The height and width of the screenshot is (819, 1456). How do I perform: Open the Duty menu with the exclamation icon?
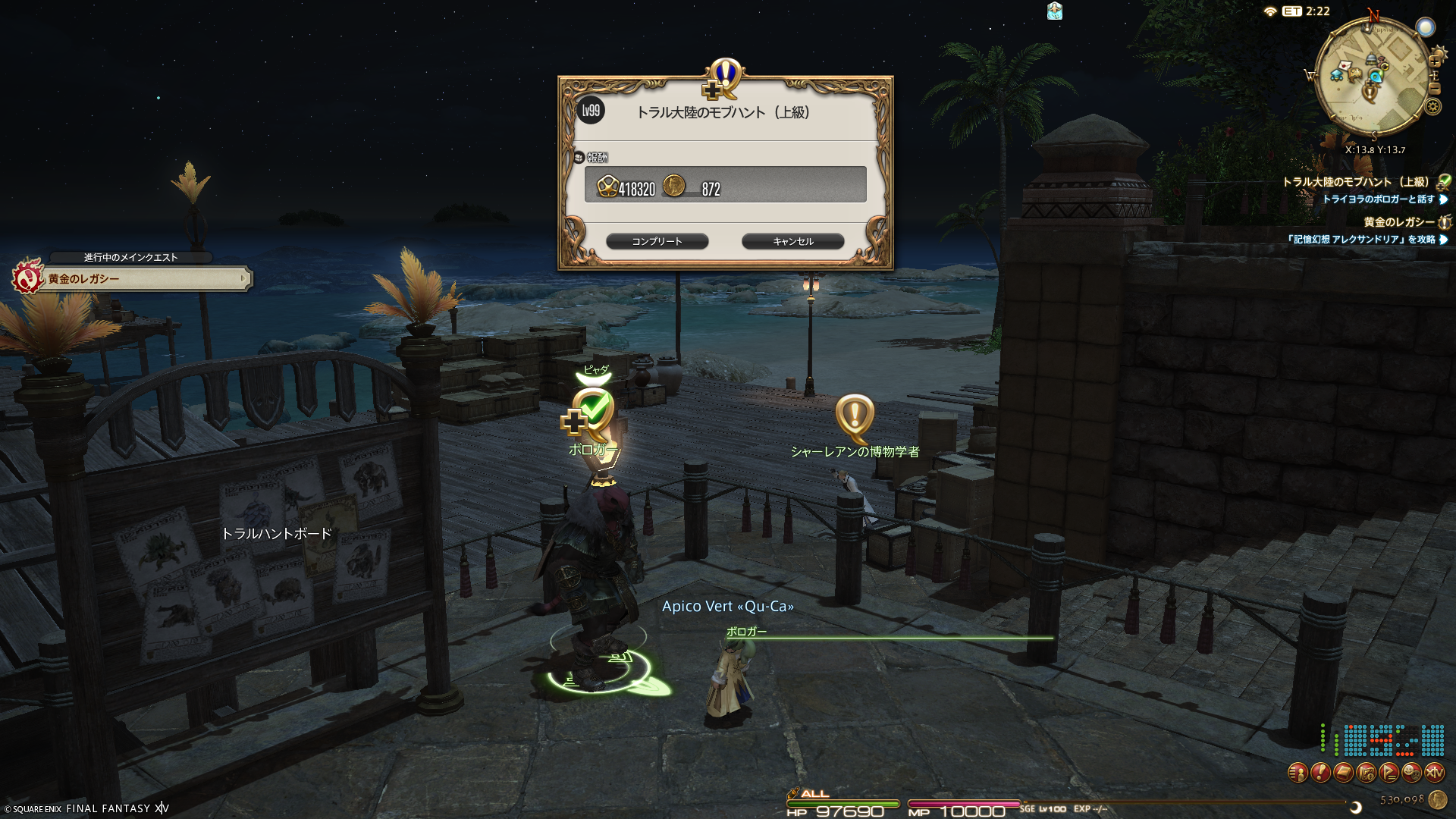(x=1320, y=773)
